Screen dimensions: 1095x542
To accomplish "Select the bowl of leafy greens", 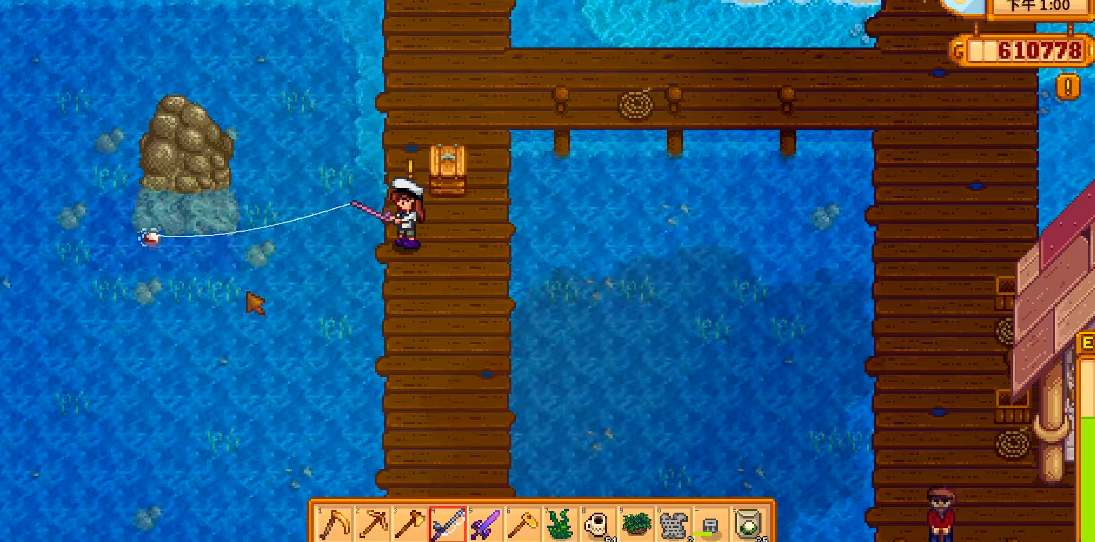I will point(637,523).
